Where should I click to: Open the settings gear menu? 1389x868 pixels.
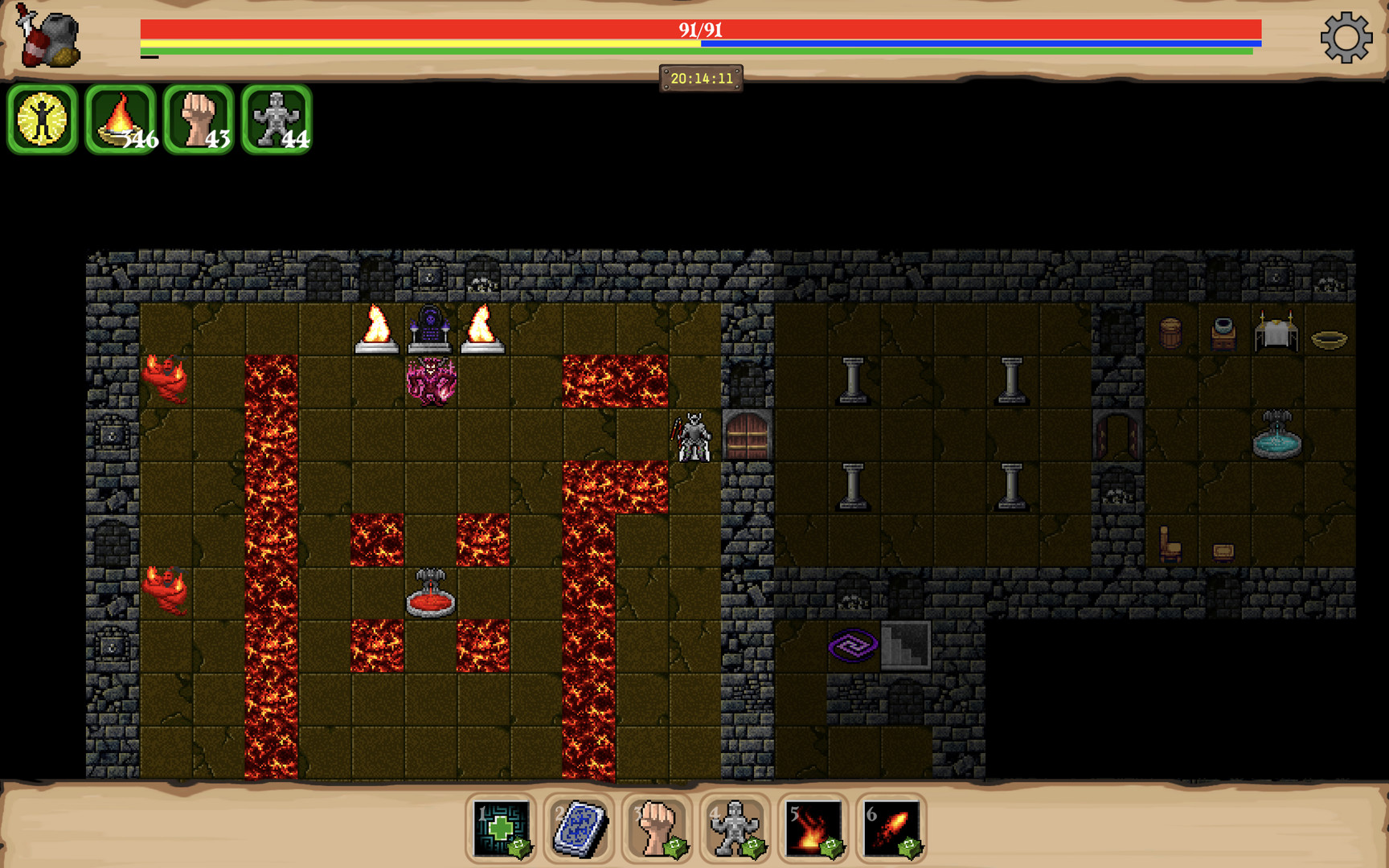point(1346,38)
